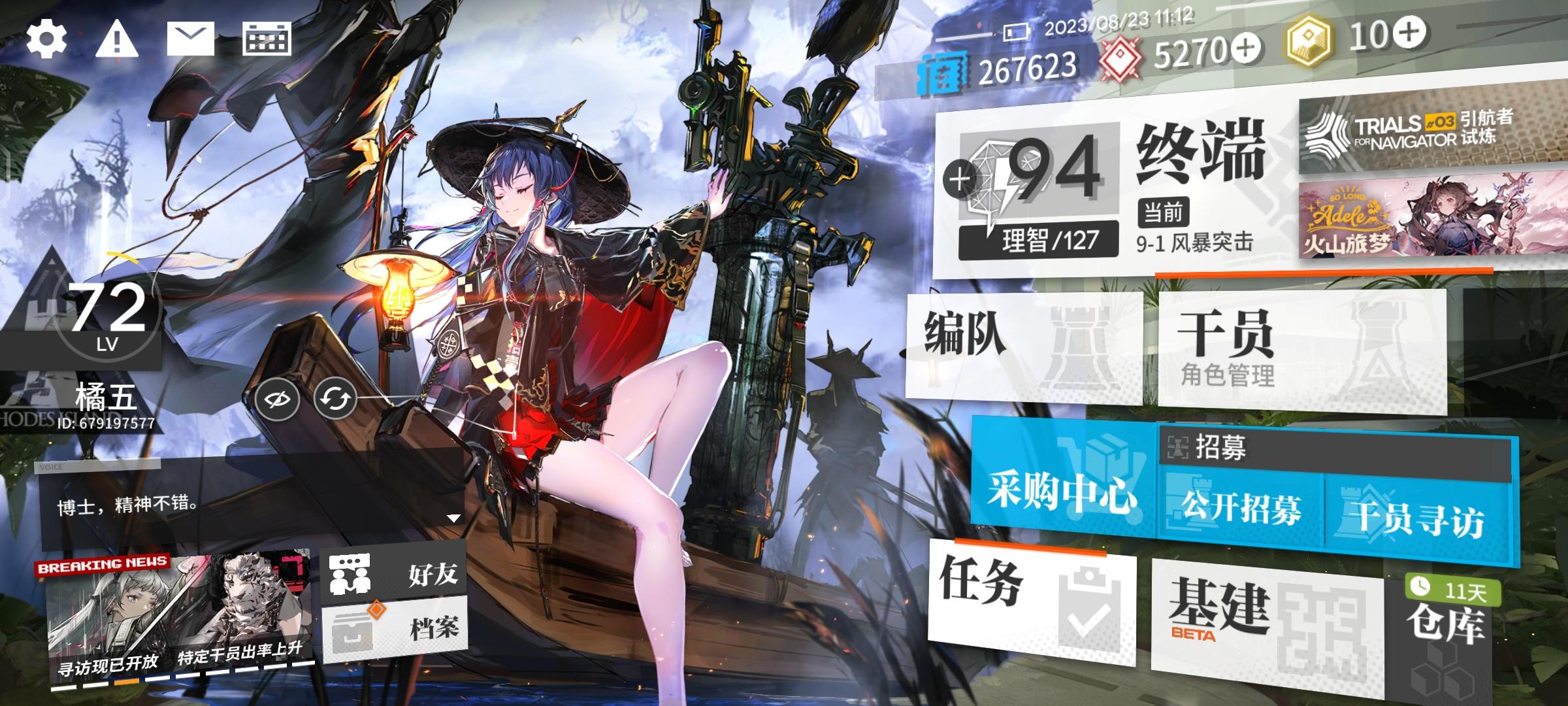Open the notices warning icon
Screen dimensions: 1568x706
118,39
